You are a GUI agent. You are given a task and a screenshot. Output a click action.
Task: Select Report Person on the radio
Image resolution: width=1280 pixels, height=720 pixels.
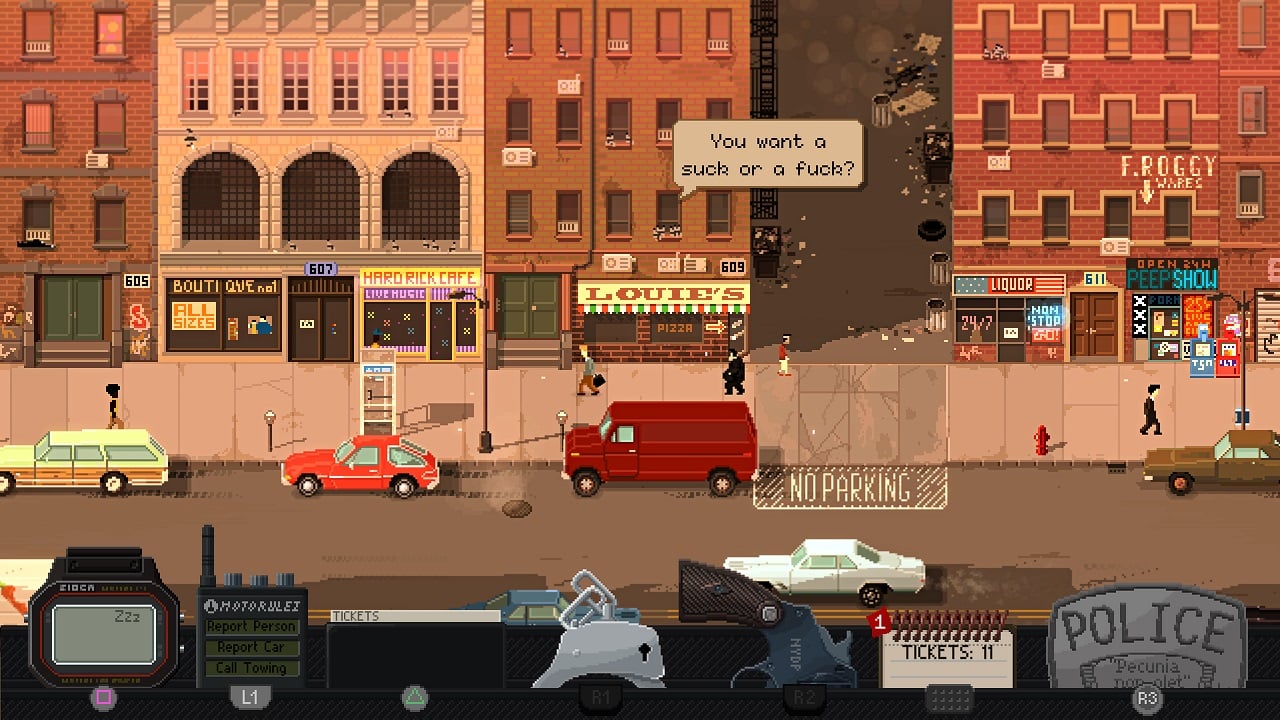251,627
